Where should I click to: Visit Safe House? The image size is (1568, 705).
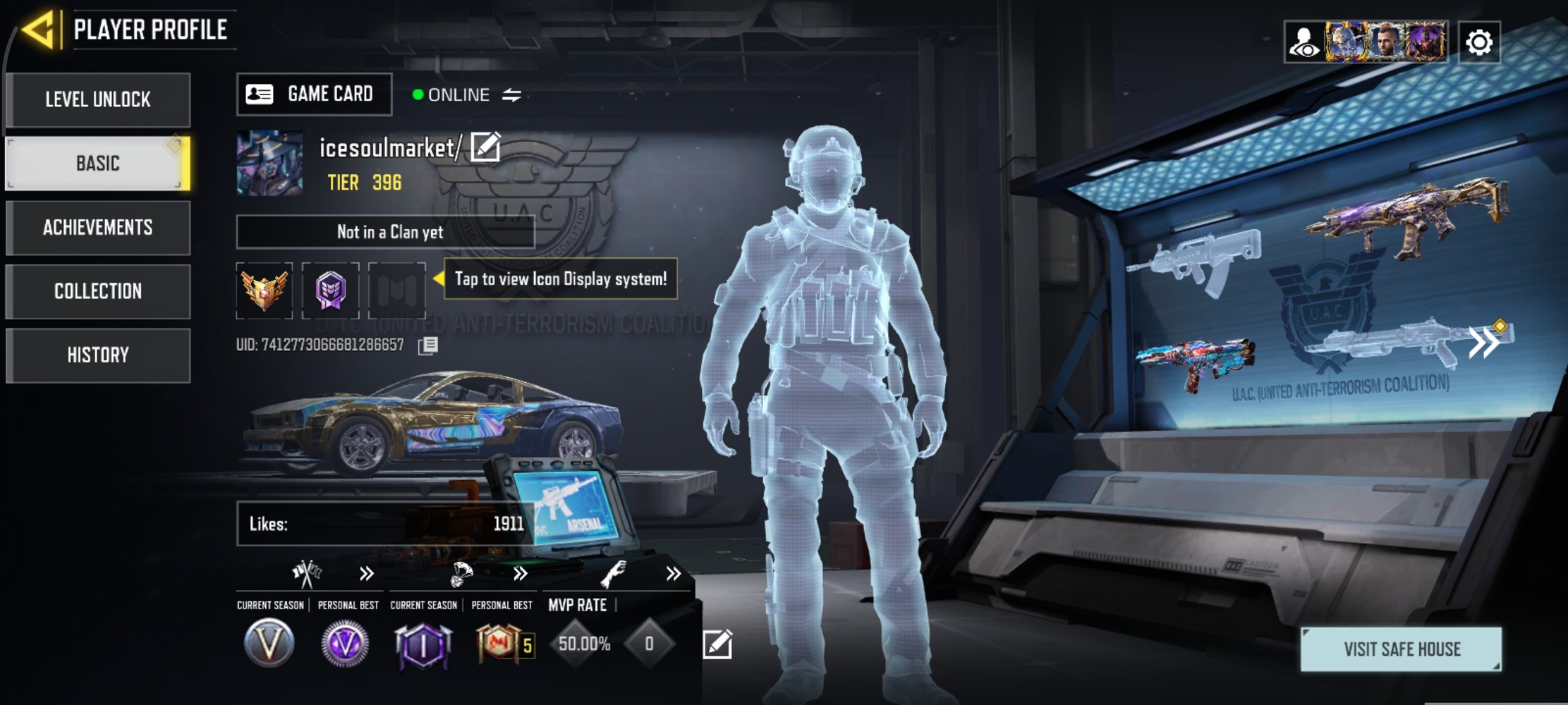point(1401,649)
